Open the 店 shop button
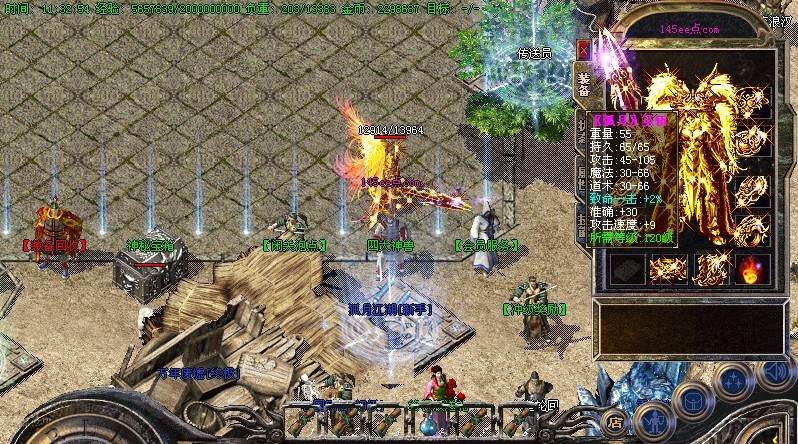This screenshot has width=798, height=444. [x=616, y=422]
